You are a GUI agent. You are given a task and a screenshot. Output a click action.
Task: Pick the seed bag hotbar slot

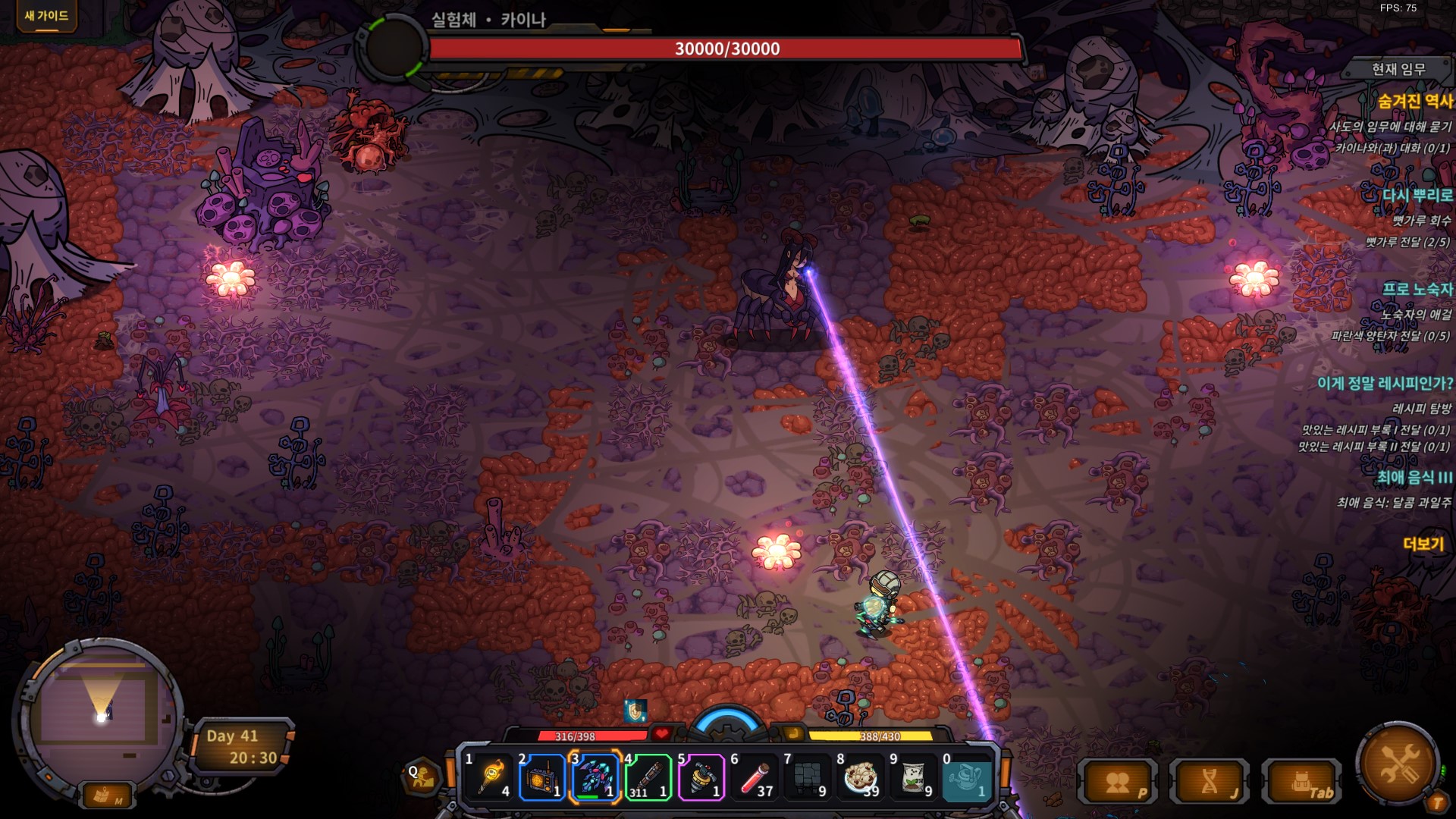pos(913,777)
